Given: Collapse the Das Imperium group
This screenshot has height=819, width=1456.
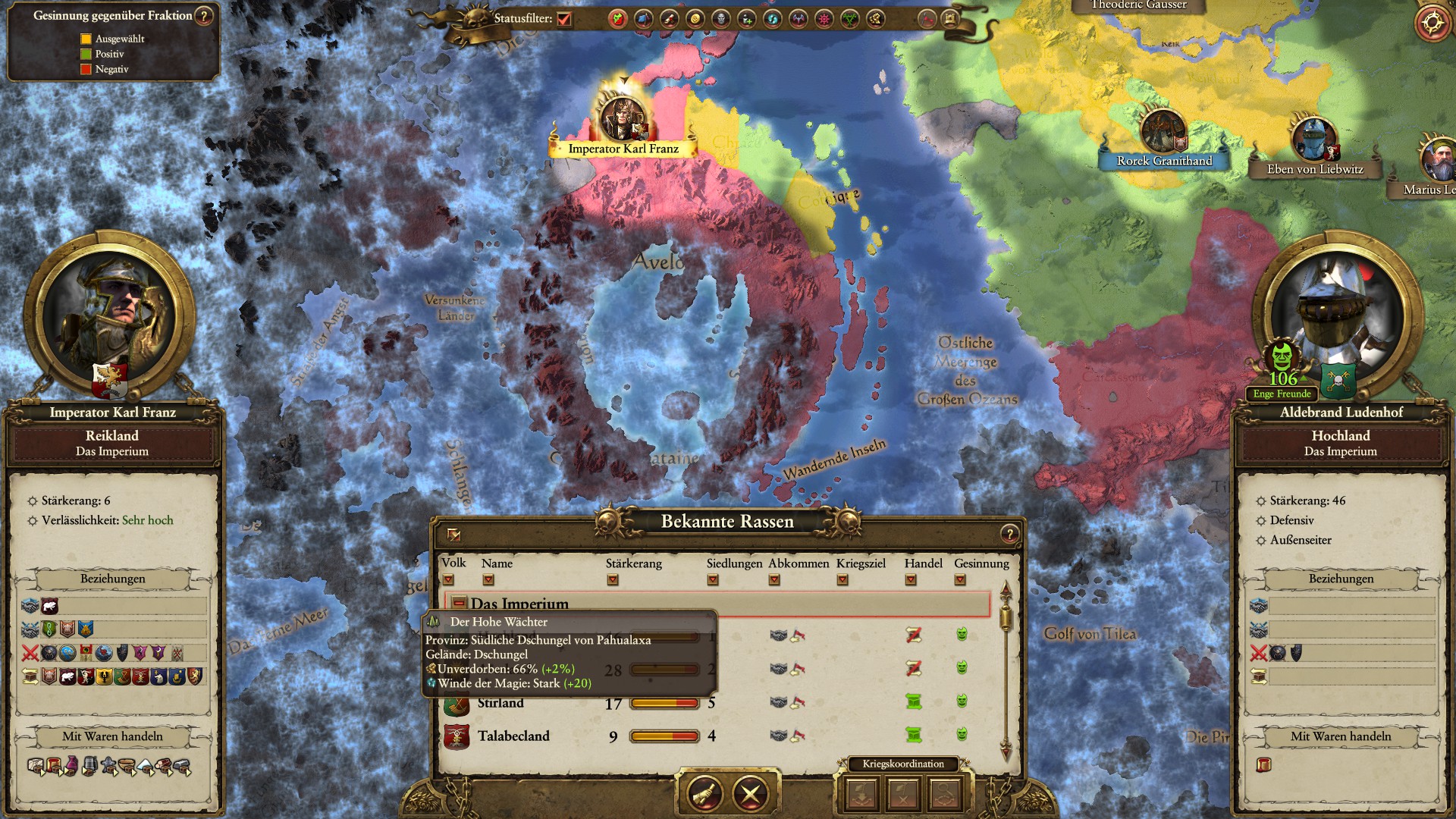Looking at the screenshot, I should pyautogui.click(x=459, y=602).
